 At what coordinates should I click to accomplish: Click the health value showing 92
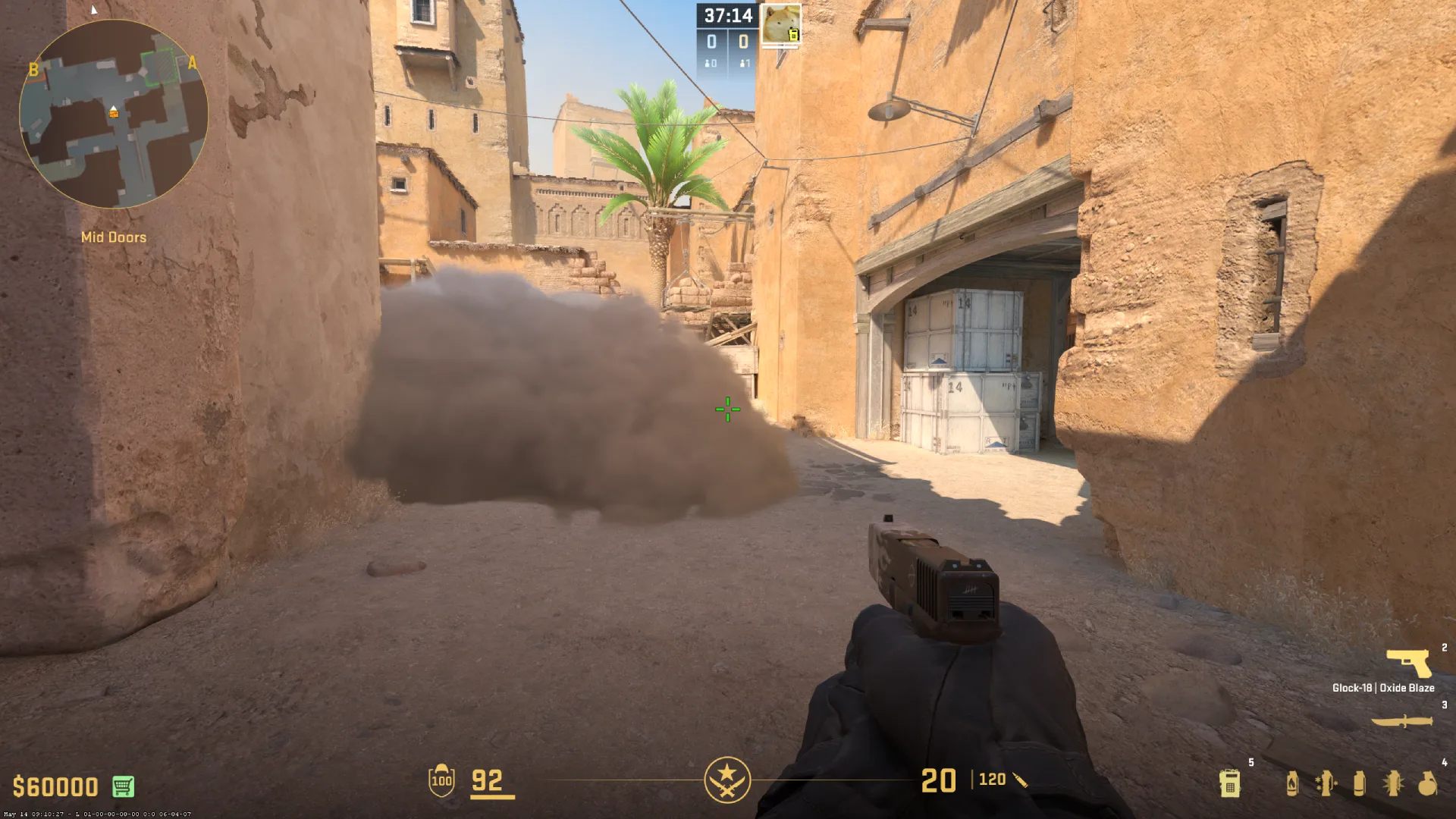point(488,779)
